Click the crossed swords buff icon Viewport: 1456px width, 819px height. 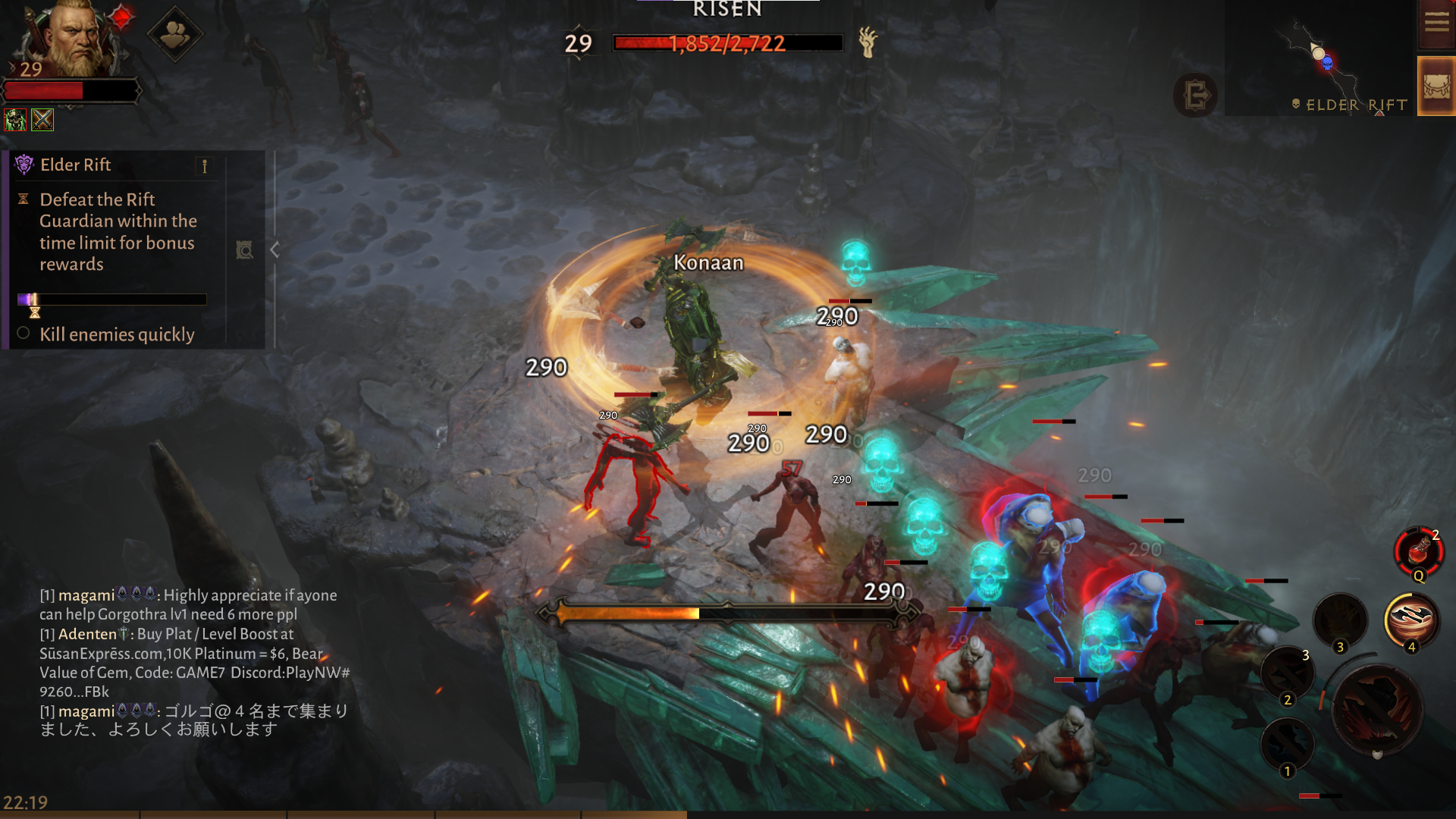point(42,119)
